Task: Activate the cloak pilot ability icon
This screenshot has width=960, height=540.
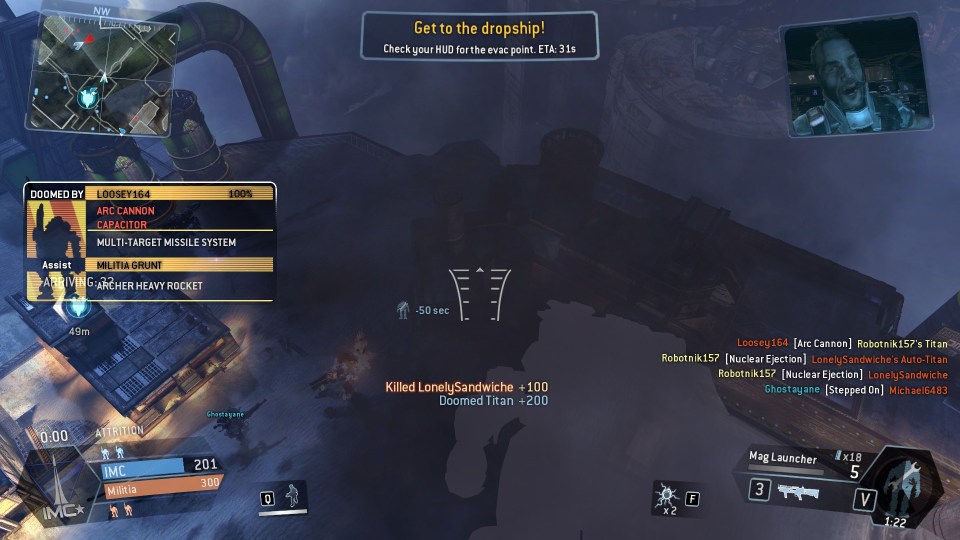Action: [x=293, y=494]
